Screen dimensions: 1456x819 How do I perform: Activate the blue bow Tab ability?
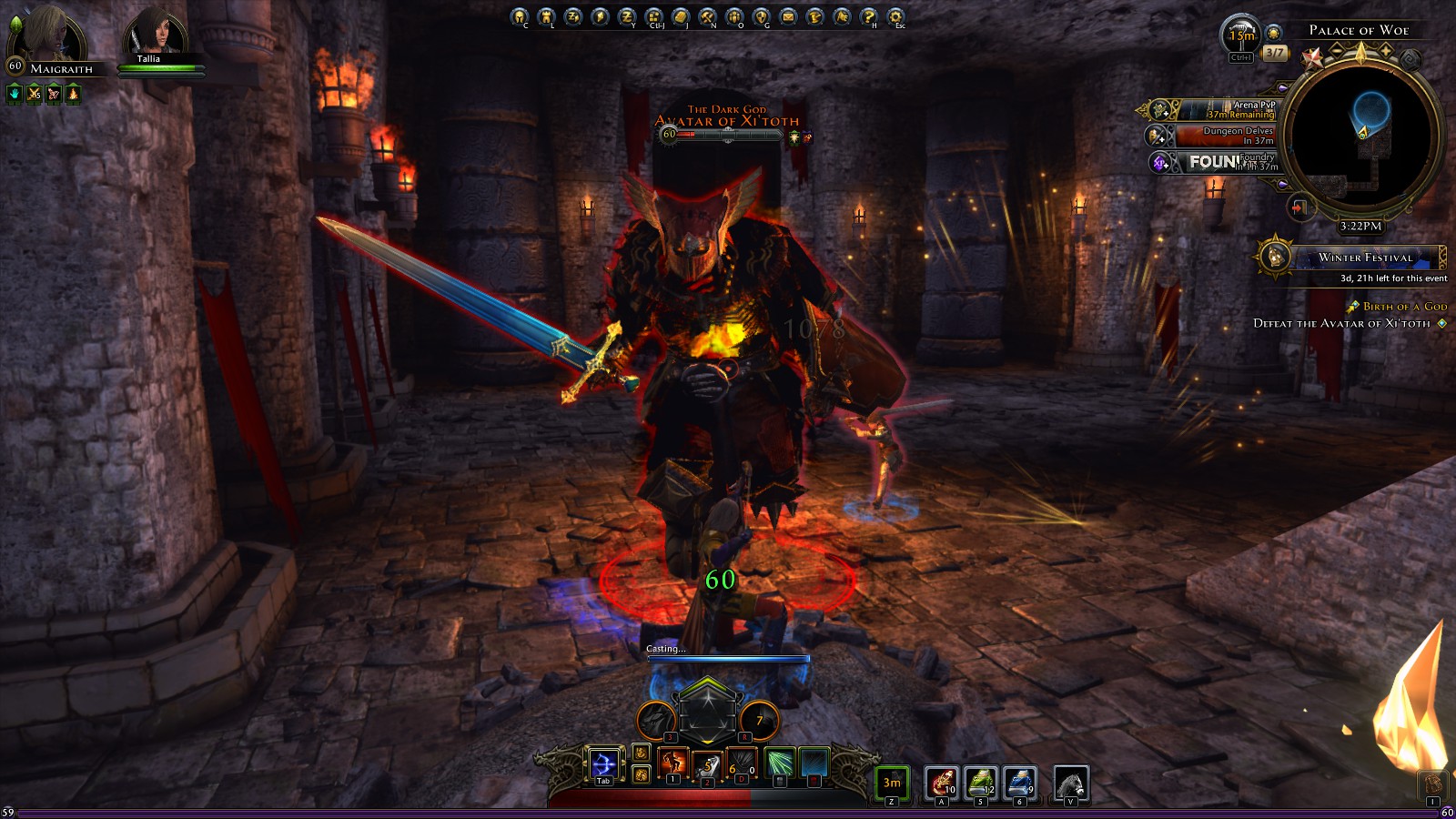coord(602,764)
